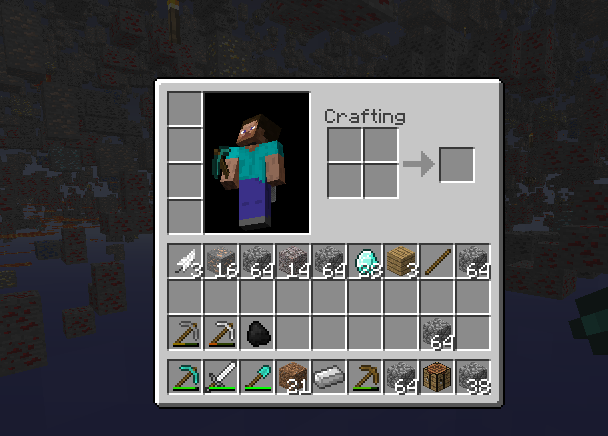608x436 pixels.
Task: Pick up the iron sword
Action: 221,377
